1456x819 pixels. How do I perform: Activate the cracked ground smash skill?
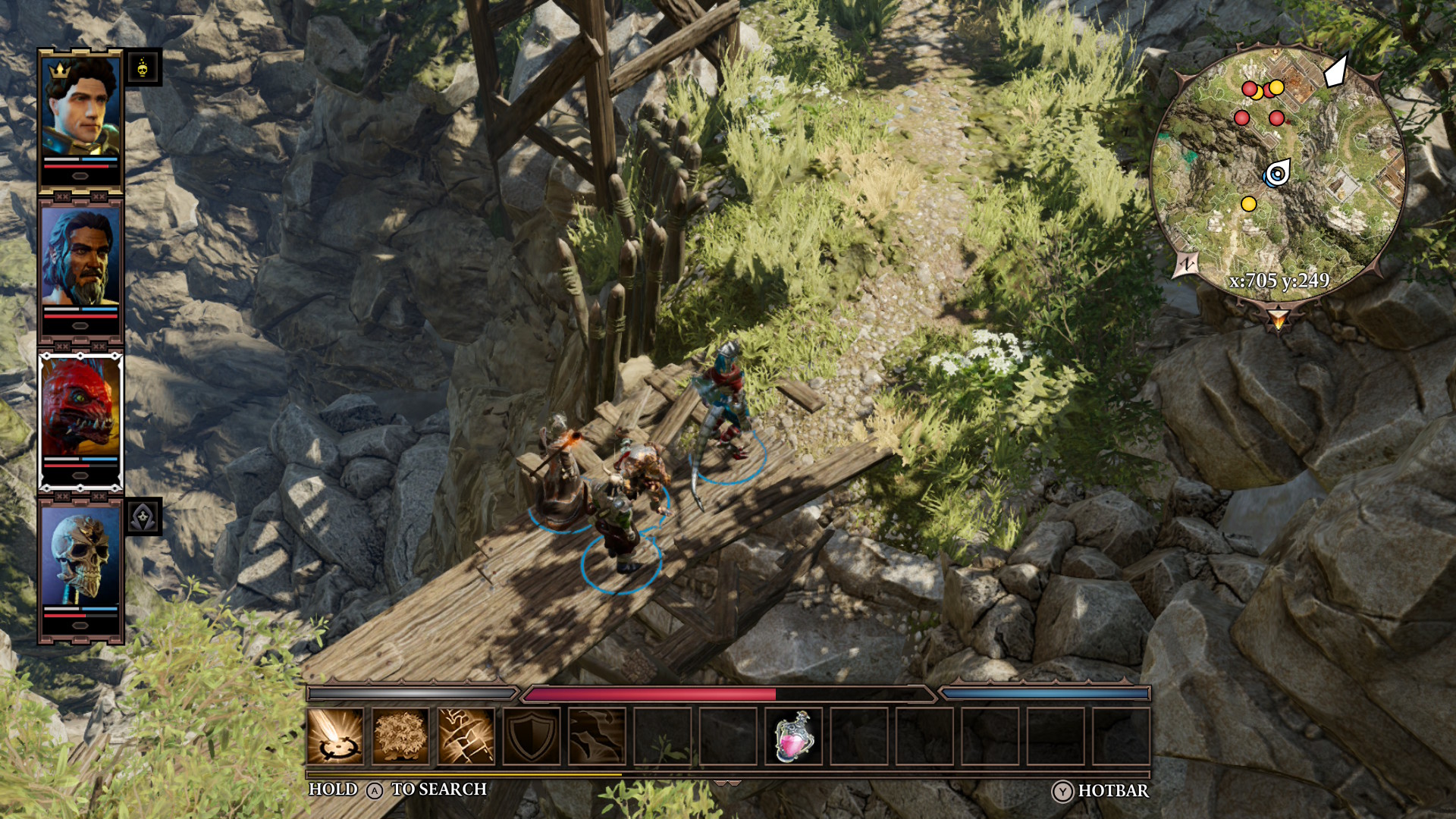pyautogui.click(x=466, y=736)
